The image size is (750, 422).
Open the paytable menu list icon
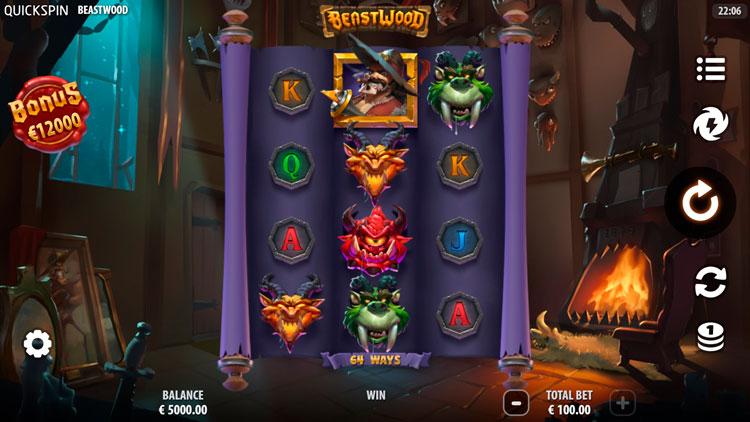710,69
